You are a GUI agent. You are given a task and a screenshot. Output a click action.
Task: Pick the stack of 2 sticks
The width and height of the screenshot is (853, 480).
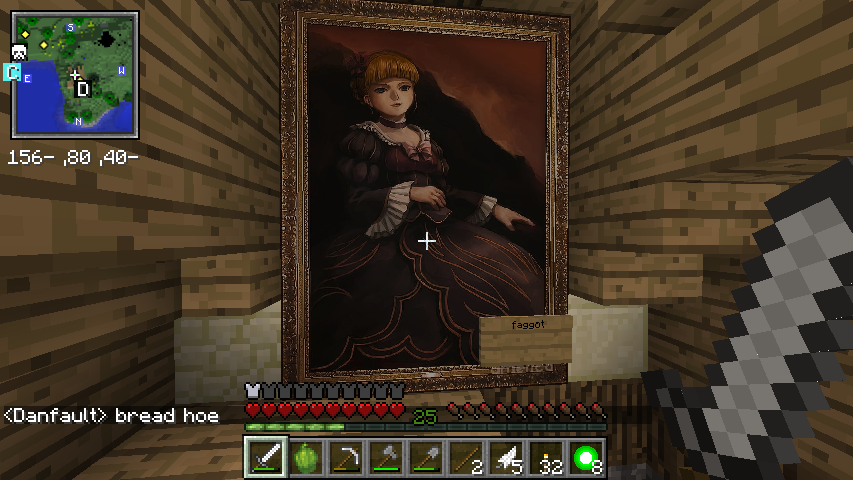click(x=465, y=459)
